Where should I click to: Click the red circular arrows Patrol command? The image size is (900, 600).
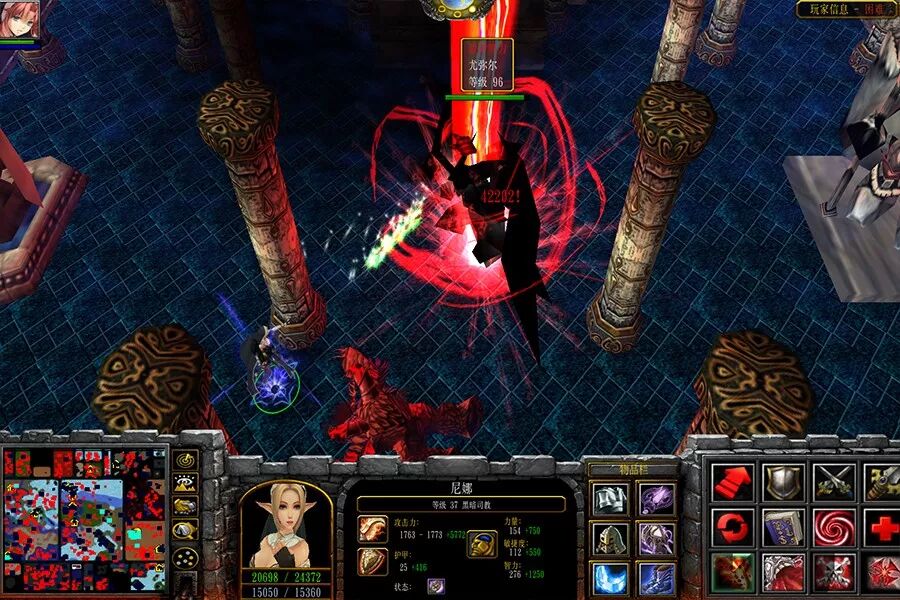(x=732, y=527)
